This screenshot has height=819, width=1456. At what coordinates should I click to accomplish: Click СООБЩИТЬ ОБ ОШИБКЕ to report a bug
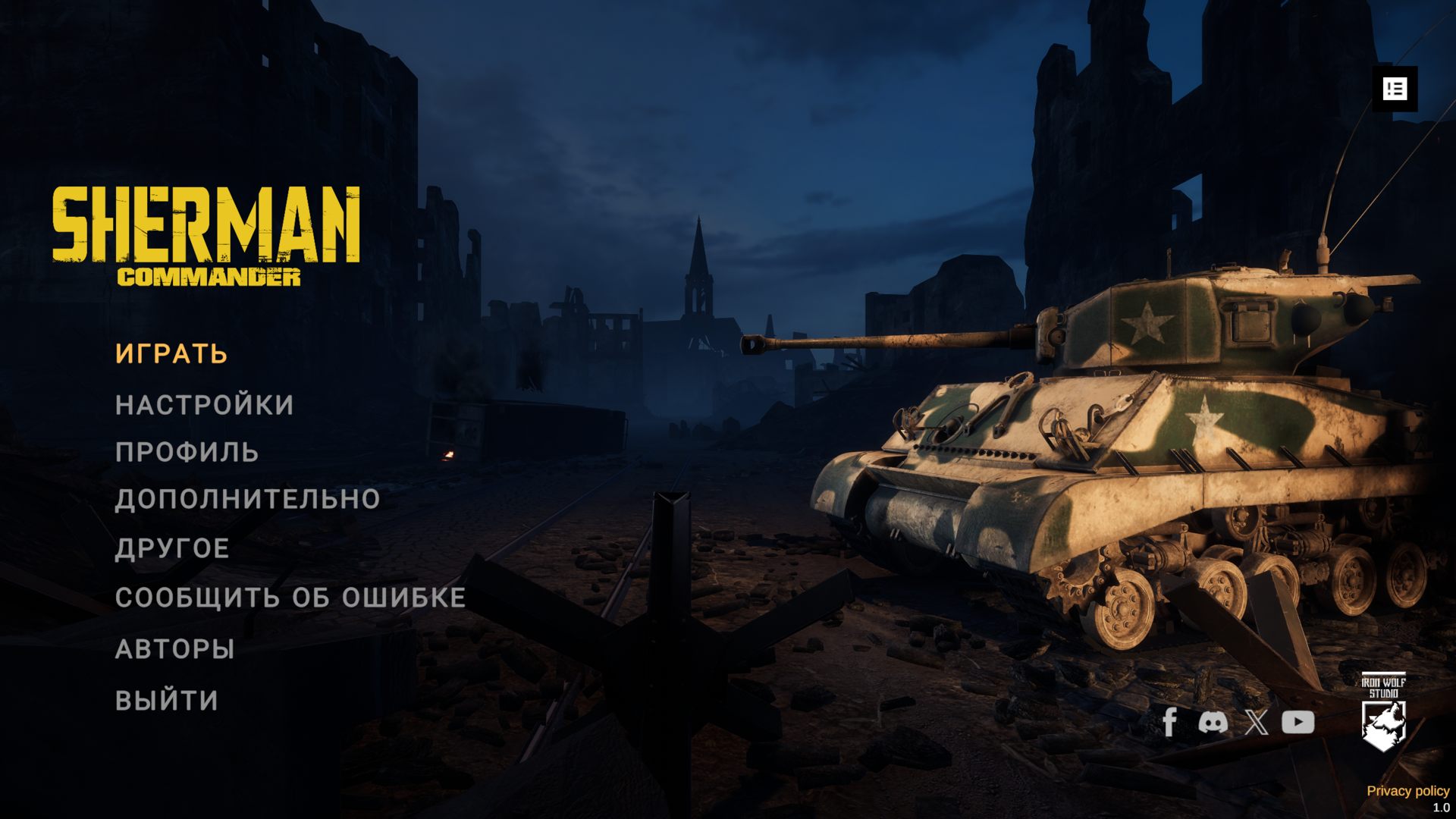[x=290, y=598]
